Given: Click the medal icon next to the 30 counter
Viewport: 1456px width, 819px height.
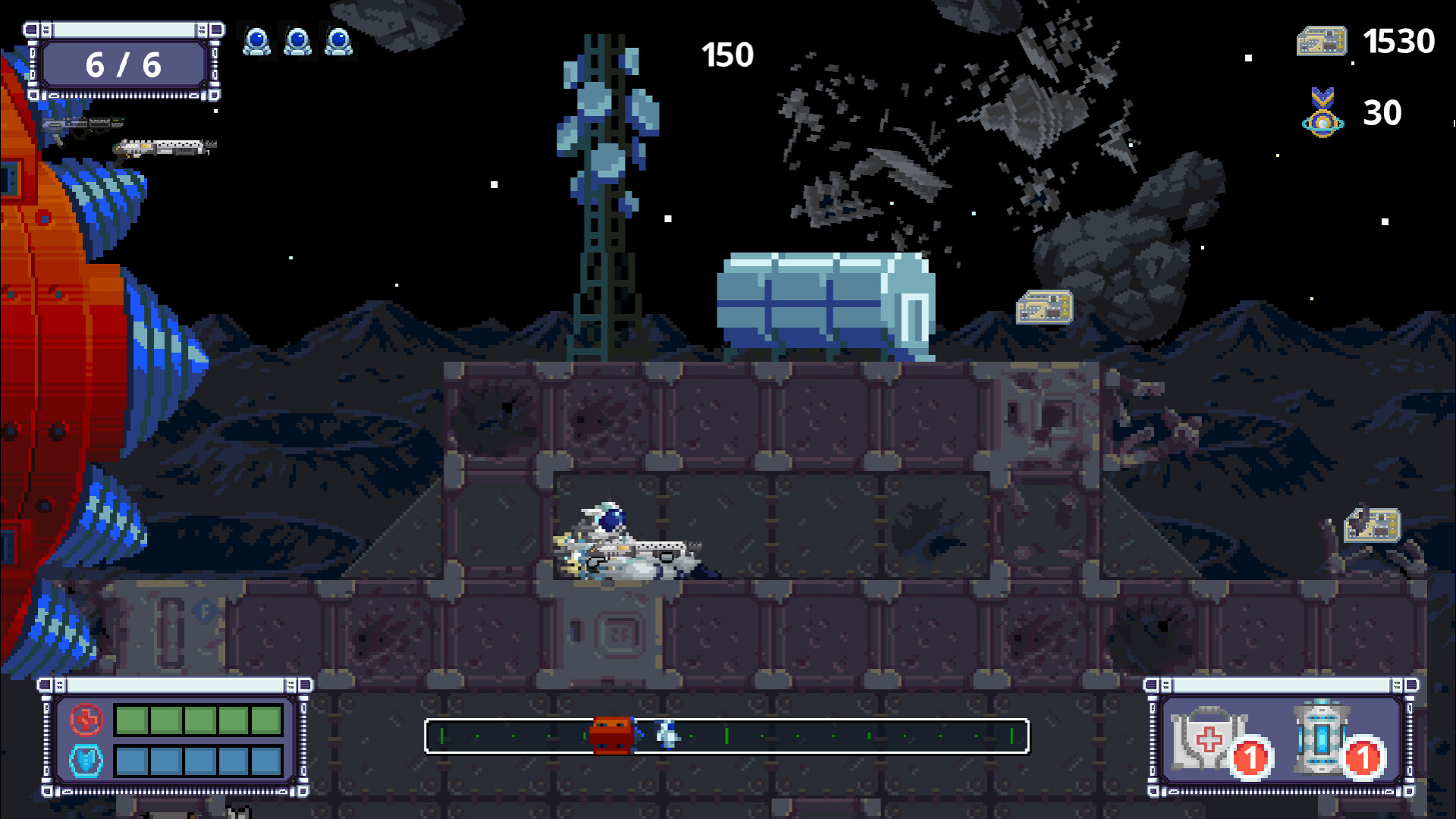Looking at the screenshot, I should (x=1323, y=114).
